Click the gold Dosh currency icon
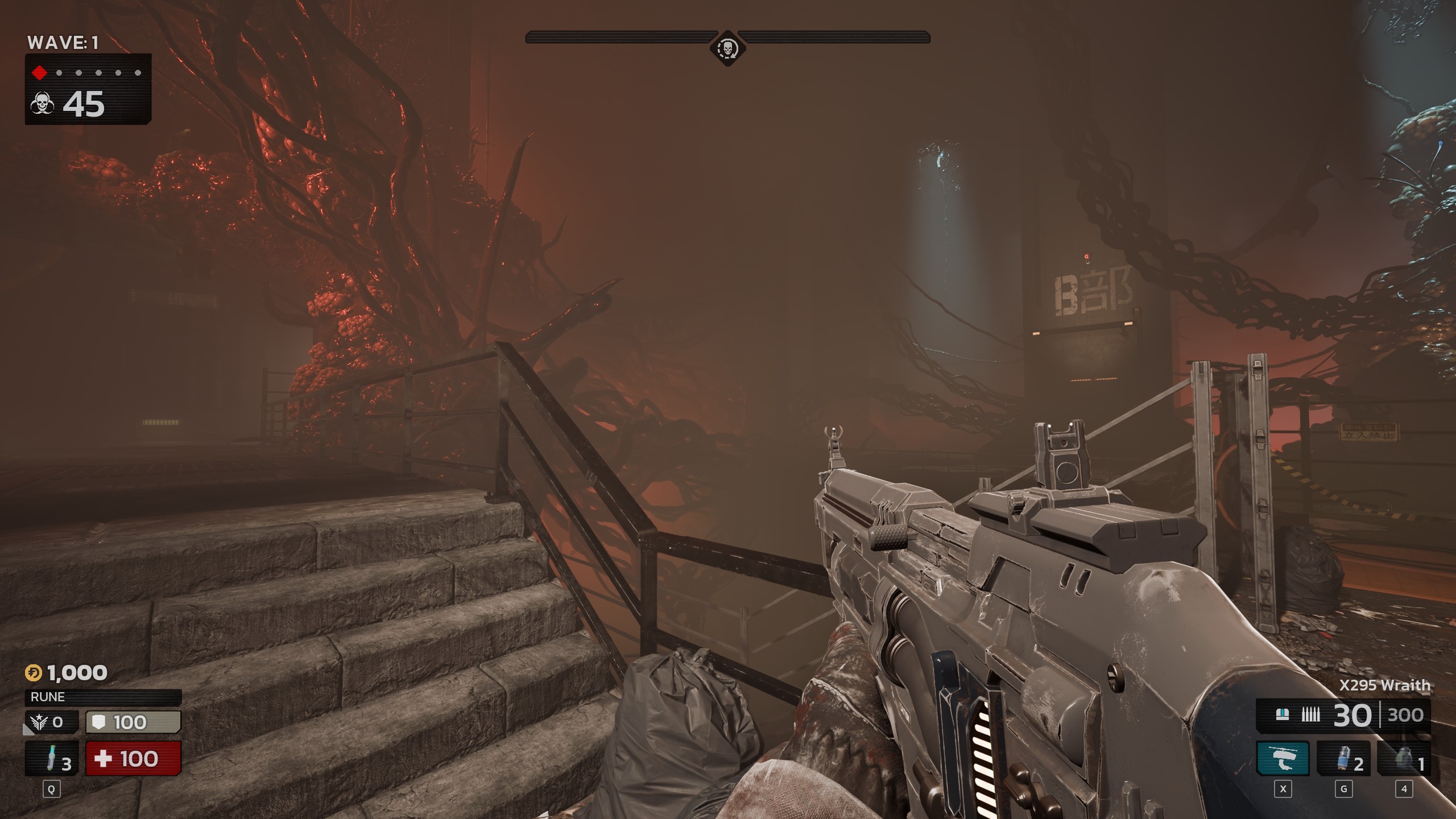This screenshot has height=819, width=1456. (34, 673)
